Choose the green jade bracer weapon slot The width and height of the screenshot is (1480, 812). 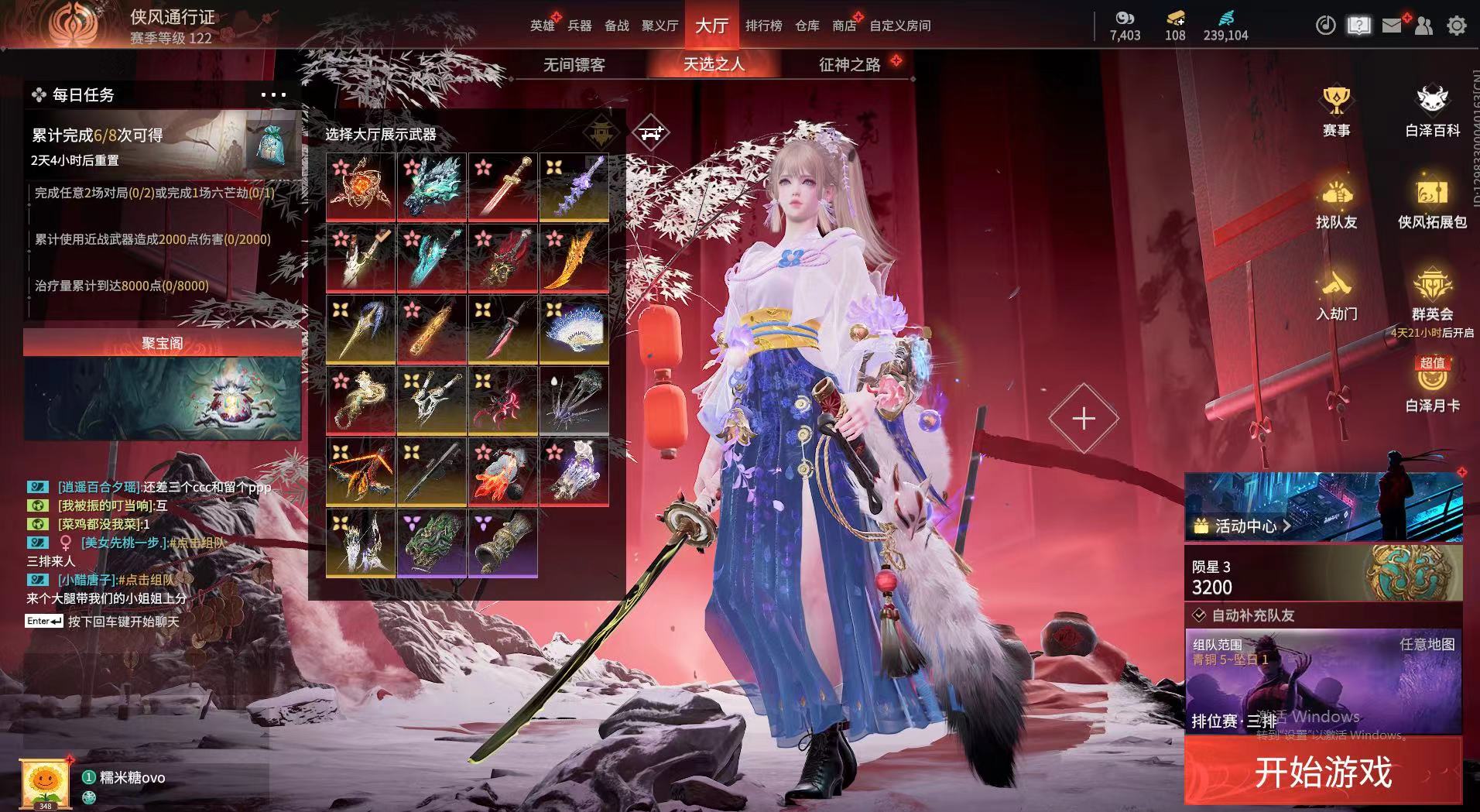[431, 542]
